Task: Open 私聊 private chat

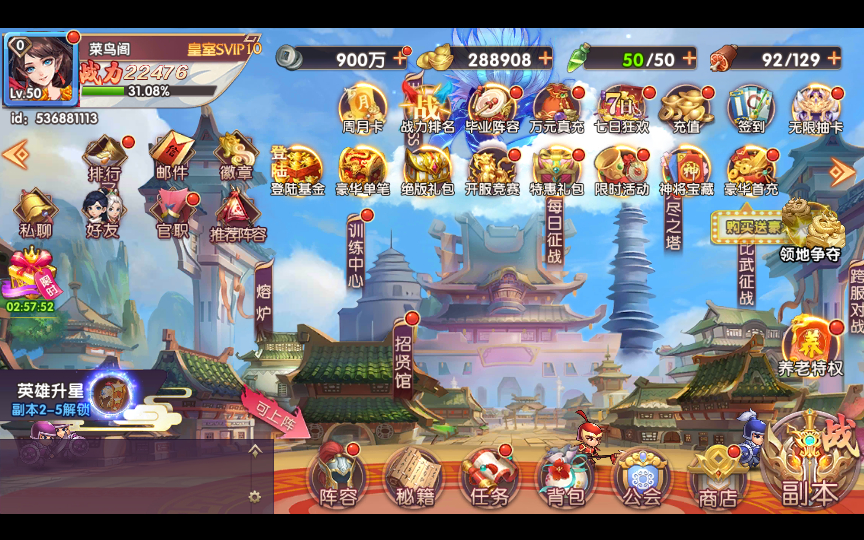Action: click(35, 213)
